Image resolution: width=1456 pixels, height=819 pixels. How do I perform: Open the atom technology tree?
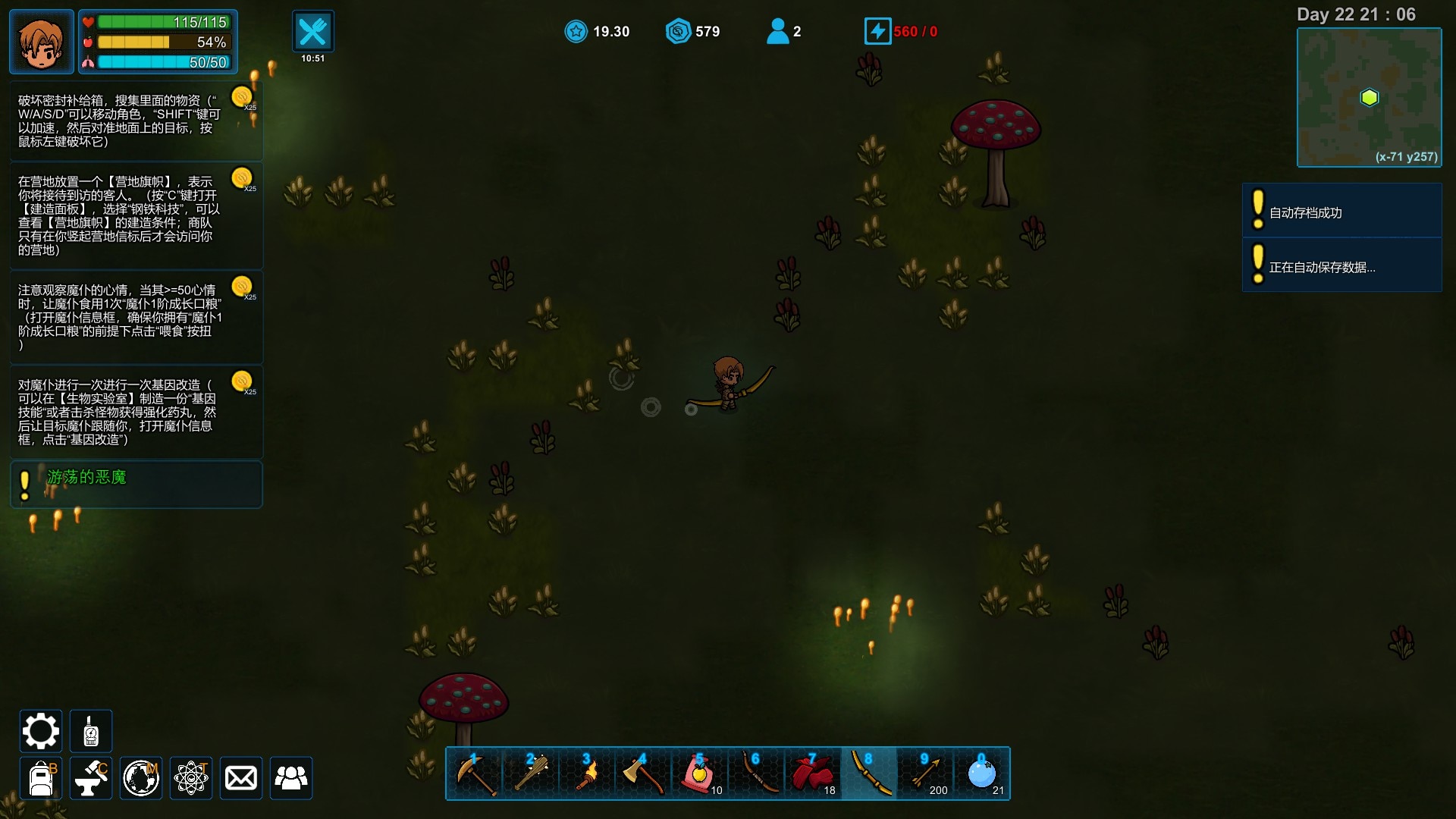[x=191, y=778]
